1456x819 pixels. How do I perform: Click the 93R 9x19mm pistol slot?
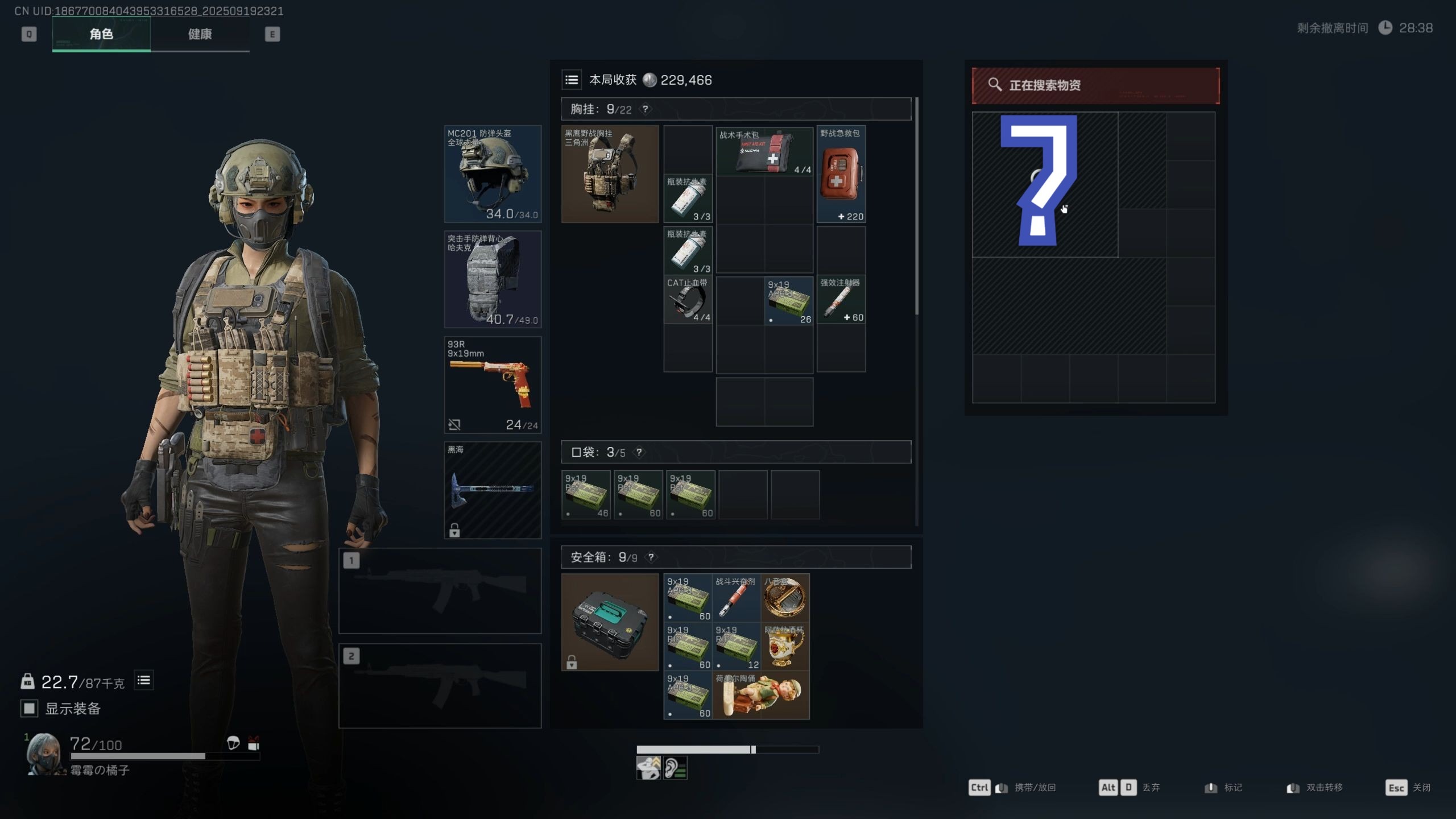click(493, 384)
